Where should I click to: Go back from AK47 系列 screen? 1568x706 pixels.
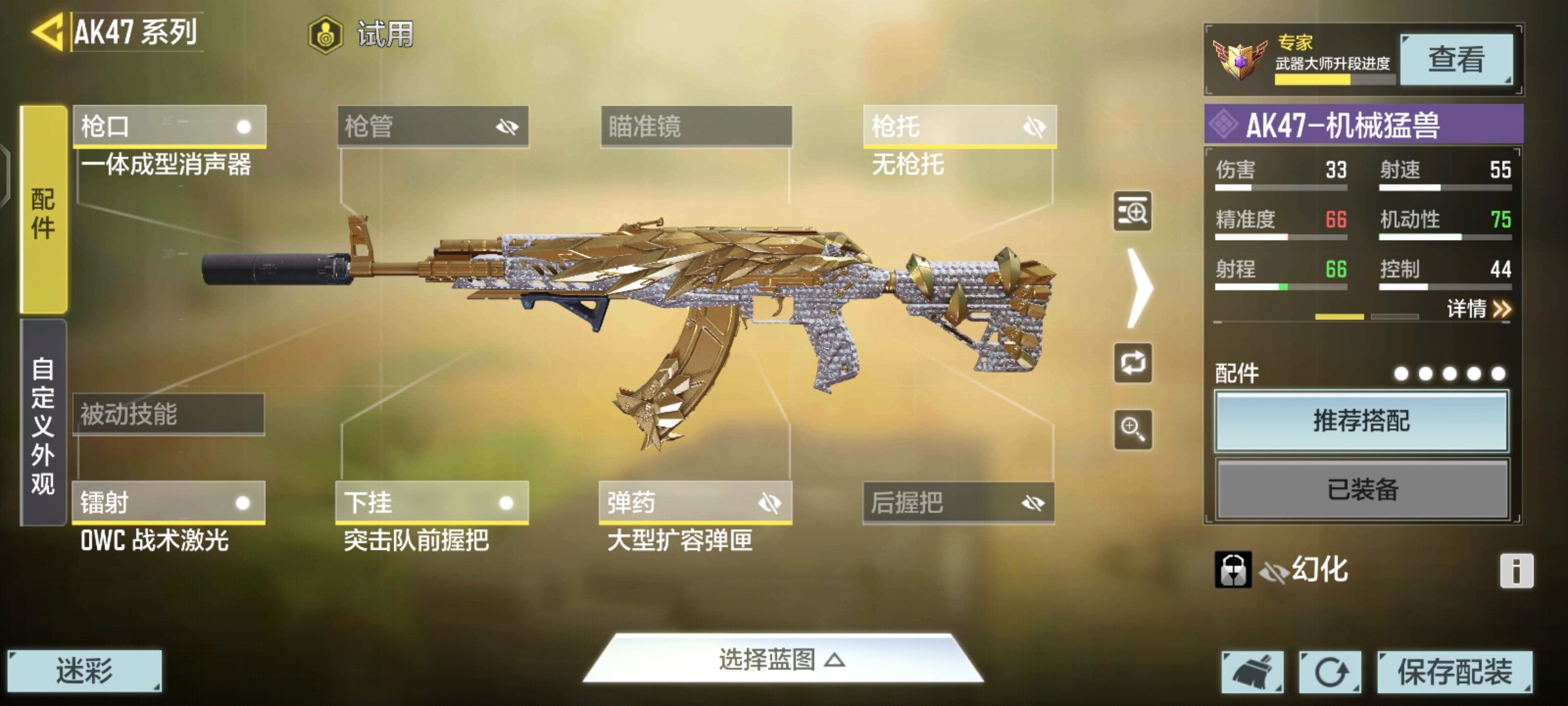(x=47, y=31)
